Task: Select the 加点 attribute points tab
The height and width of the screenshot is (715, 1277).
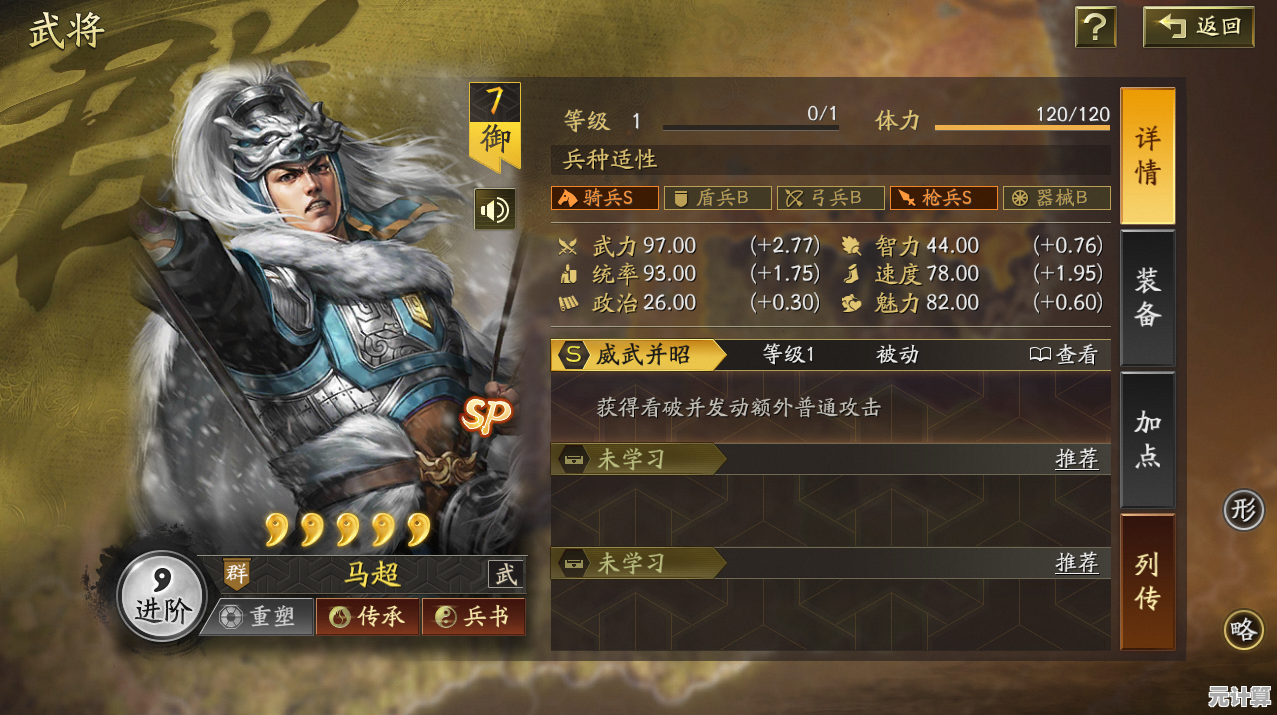Action: click(1147, 439)
